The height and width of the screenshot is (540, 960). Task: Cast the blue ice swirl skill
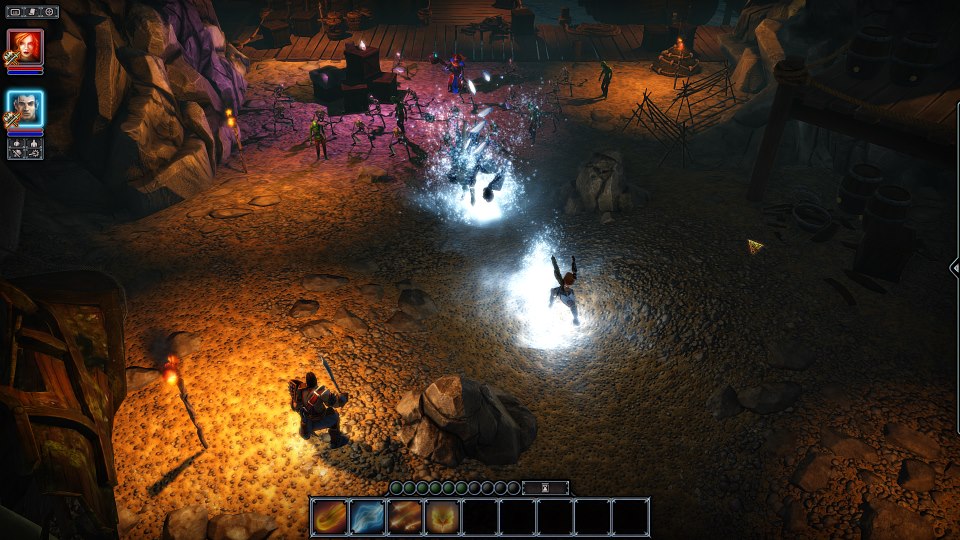pyautogui.click(x=367, y=516)
